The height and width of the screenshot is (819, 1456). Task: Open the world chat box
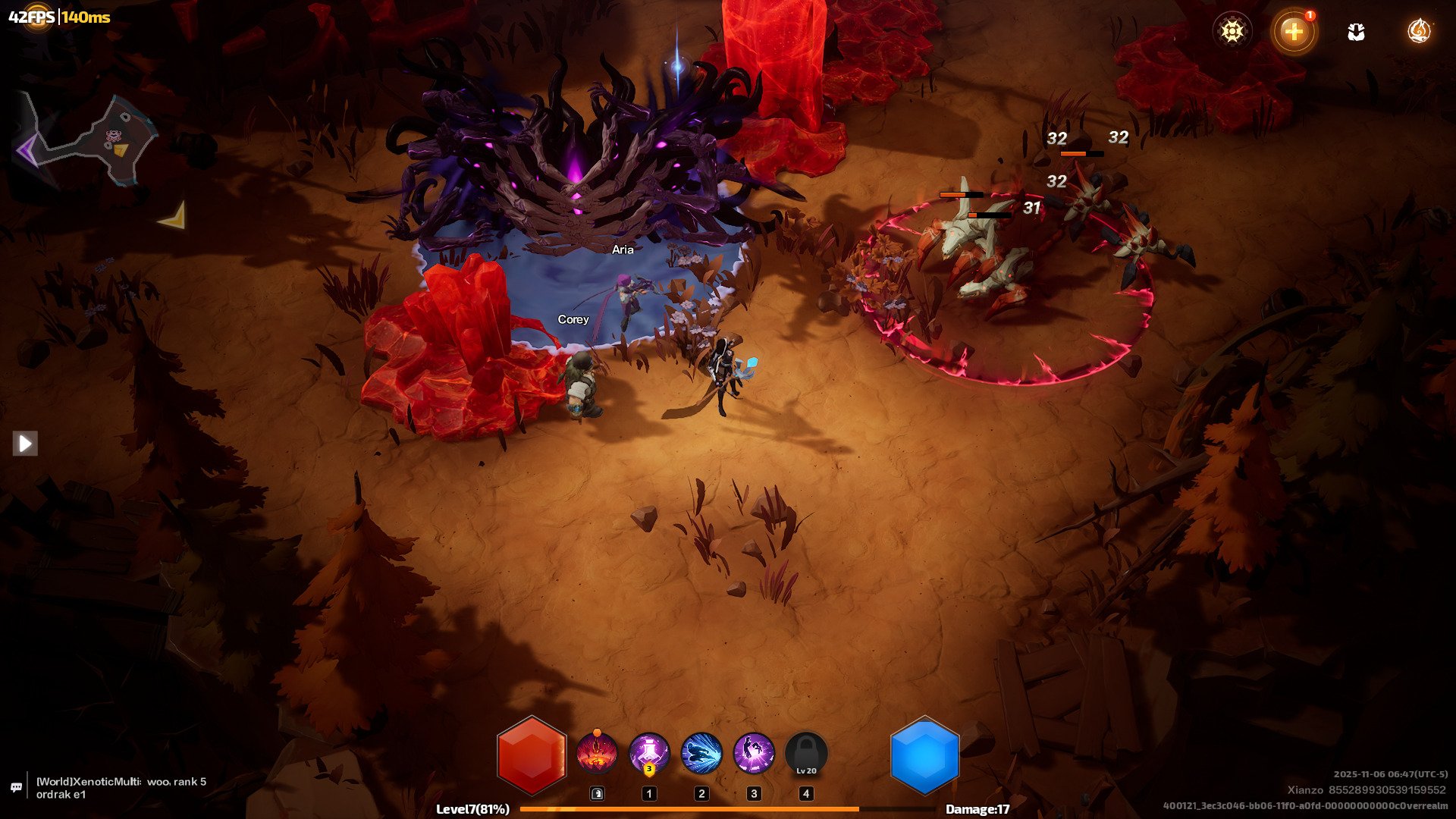(121, 788)
